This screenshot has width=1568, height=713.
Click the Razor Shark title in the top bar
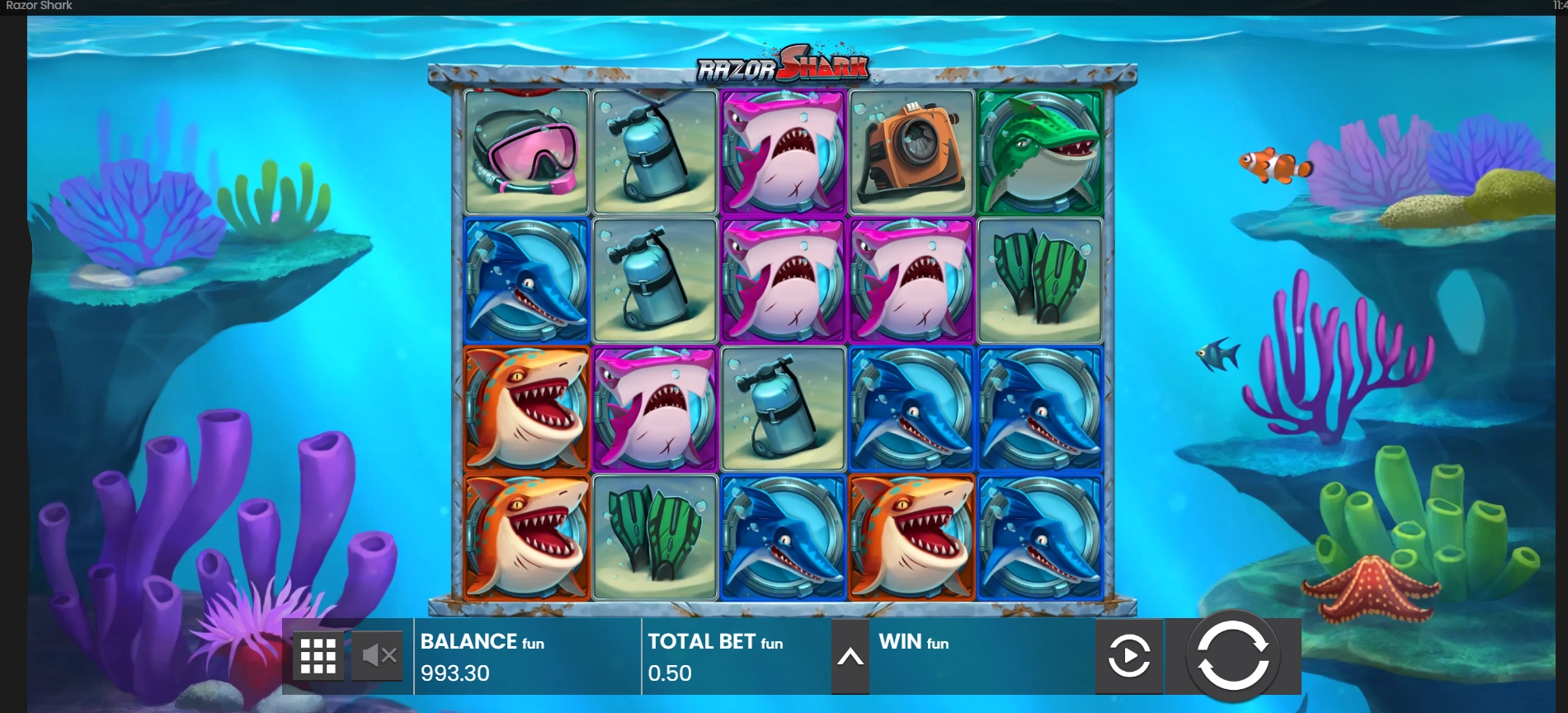coord(40,6)
